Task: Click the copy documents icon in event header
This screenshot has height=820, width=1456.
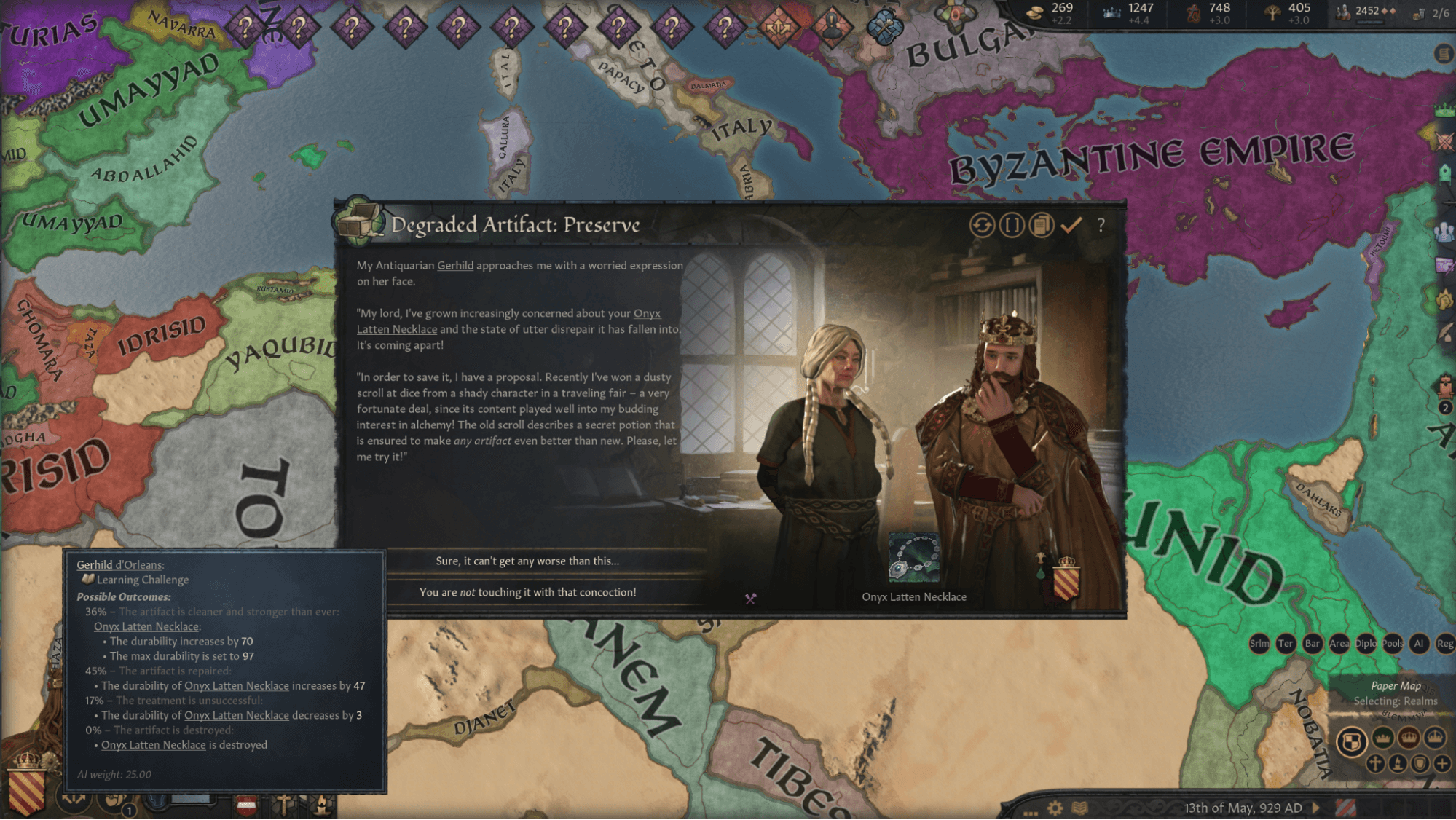Action: click(x=1042, y=225)
